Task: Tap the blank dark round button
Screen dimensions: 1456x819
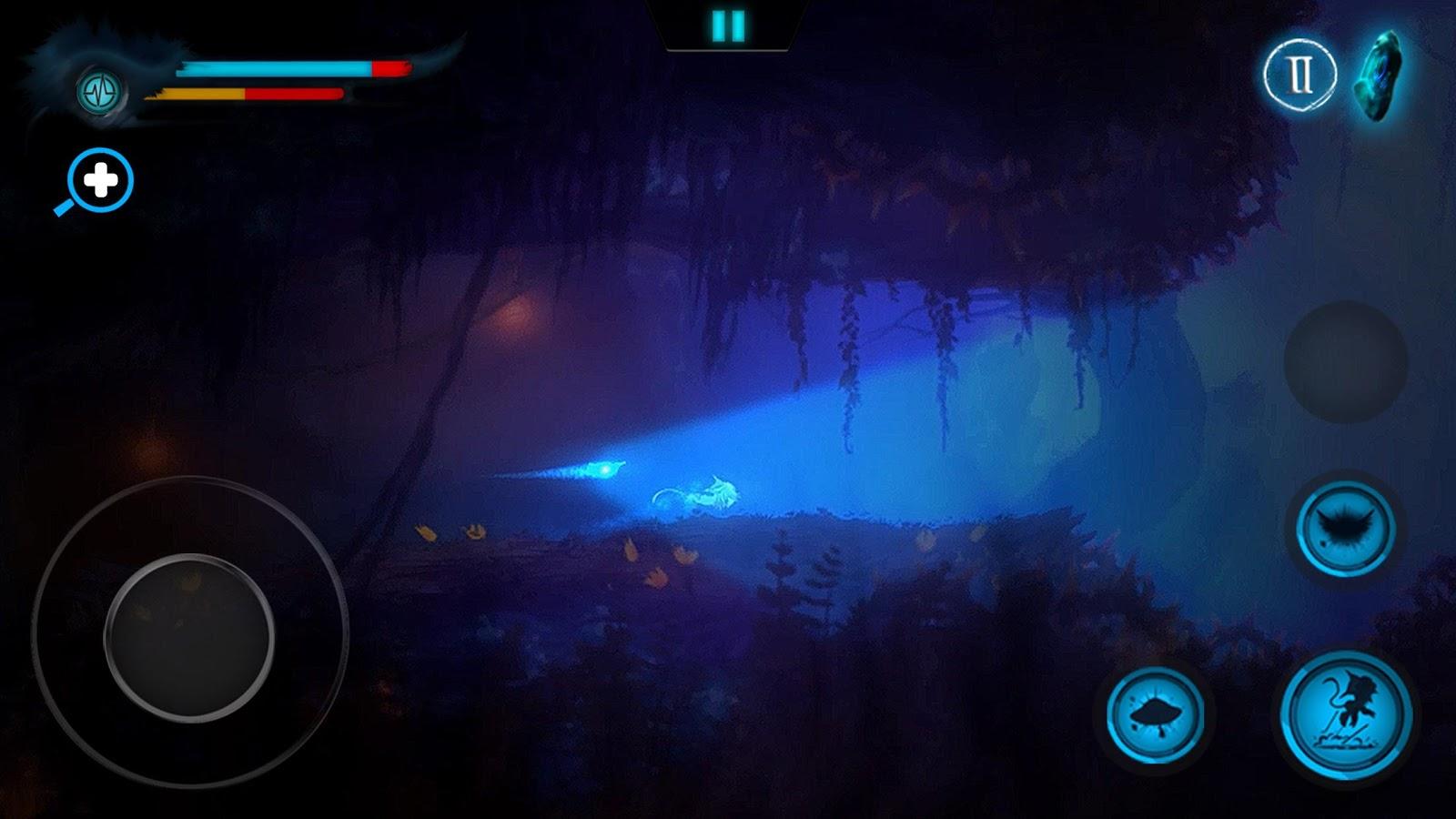Action: (1345, 361)
